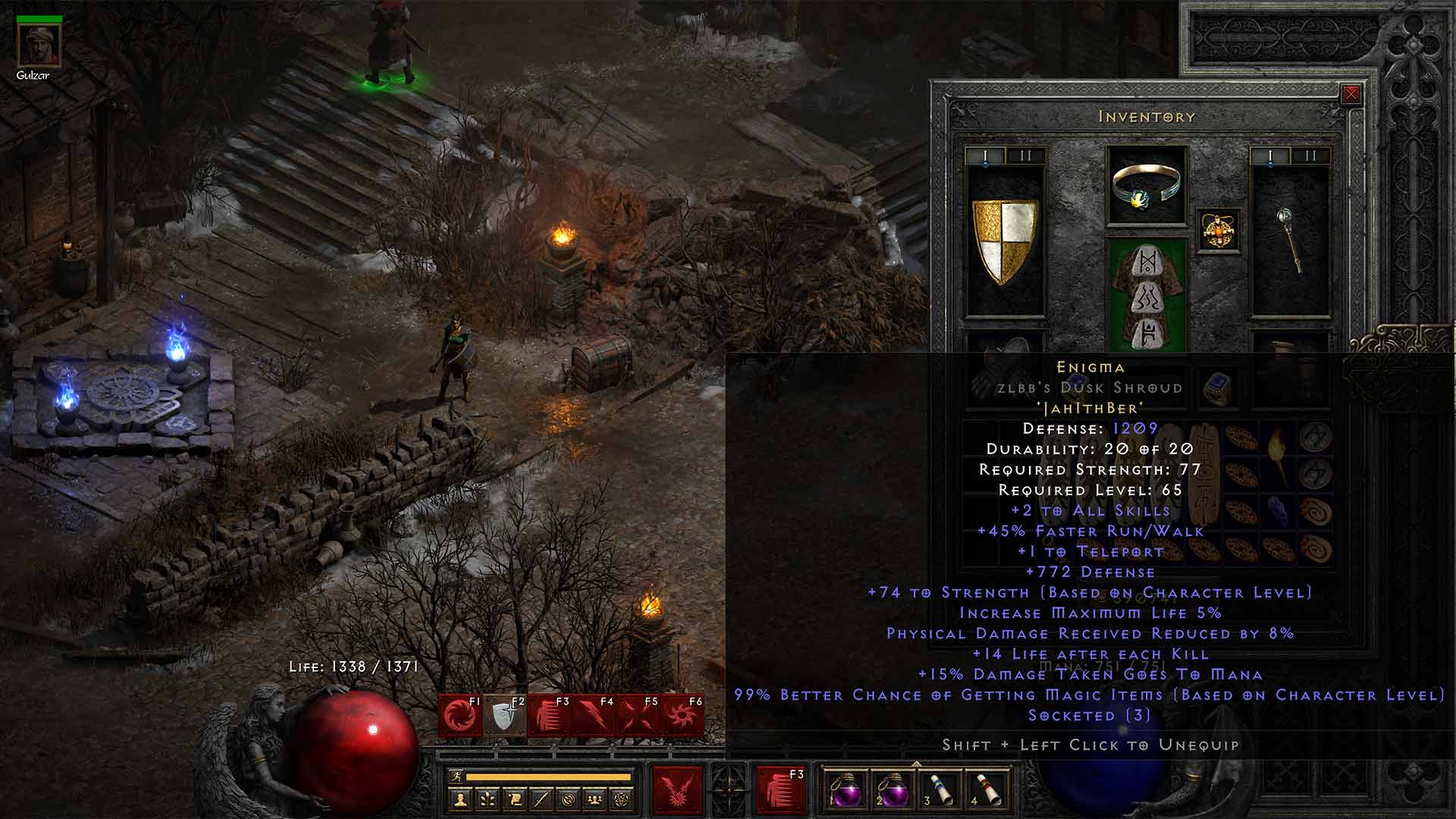Select the gold amulet slot

[x=1218, y=231]
